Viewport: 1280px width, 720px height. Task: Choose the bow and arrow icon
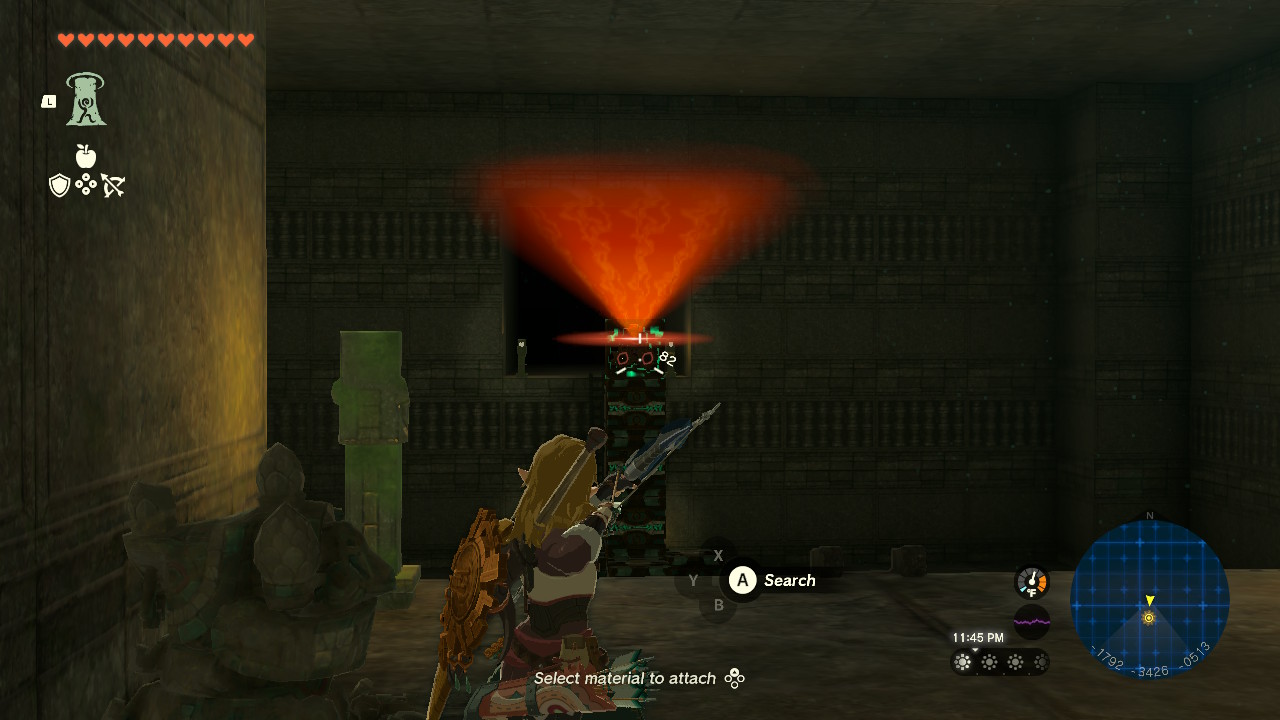pos(113,185)
